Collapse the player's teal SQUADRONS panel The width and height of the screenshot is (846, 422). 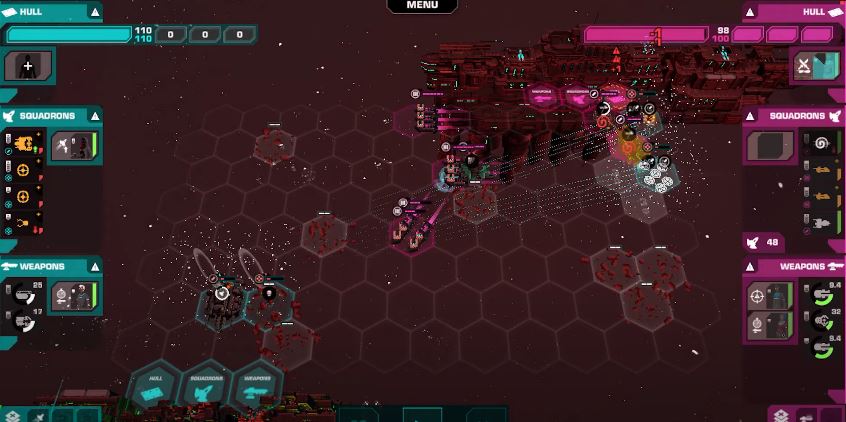[x=94, y=116]
